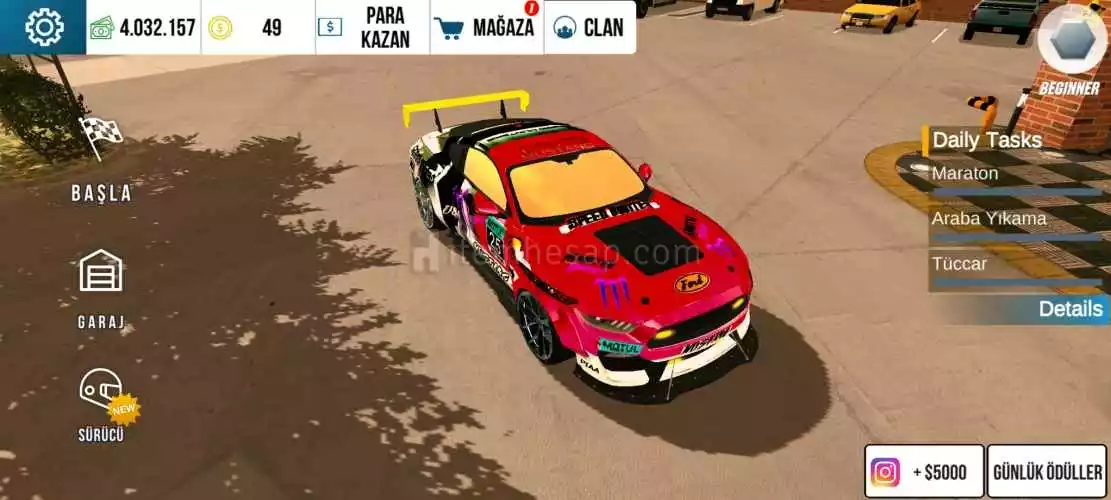Tap the green cash balance display
Screen dimensions: 1111x500
[x=143, y=27]
